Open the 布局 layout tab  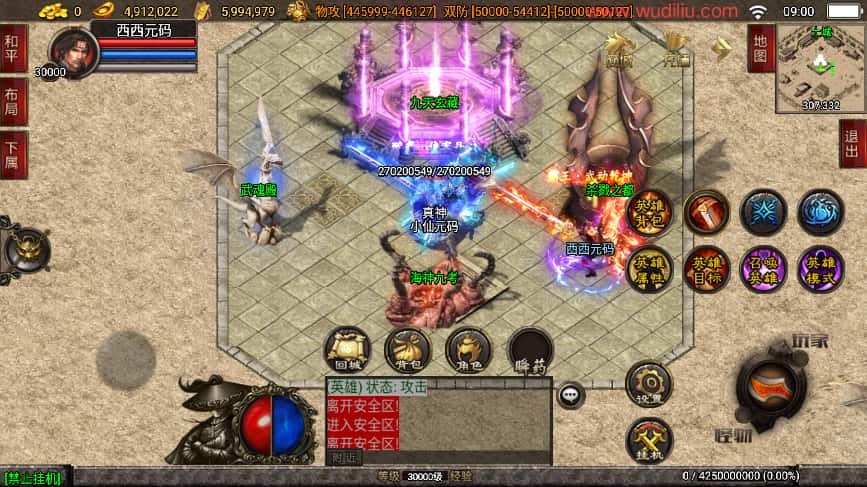click(13, 101)
